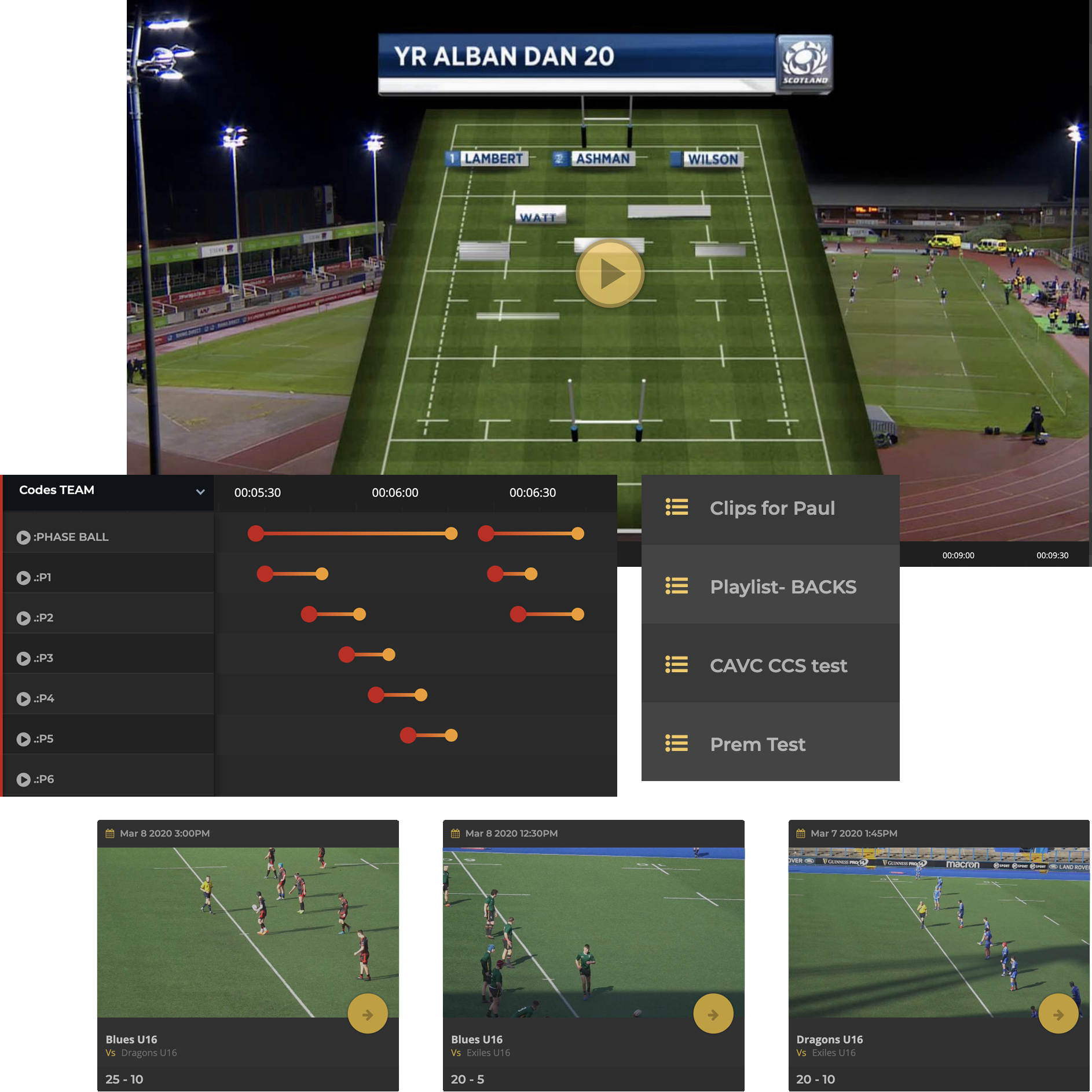Play the :P5 code row
This screenshot has height=1092, width=1092.
[x=23, y=739]
